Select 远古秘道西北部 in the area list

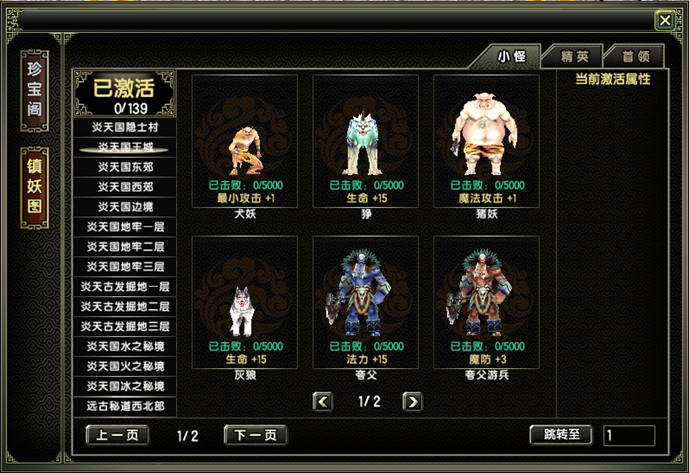click(x=126, y=406)
